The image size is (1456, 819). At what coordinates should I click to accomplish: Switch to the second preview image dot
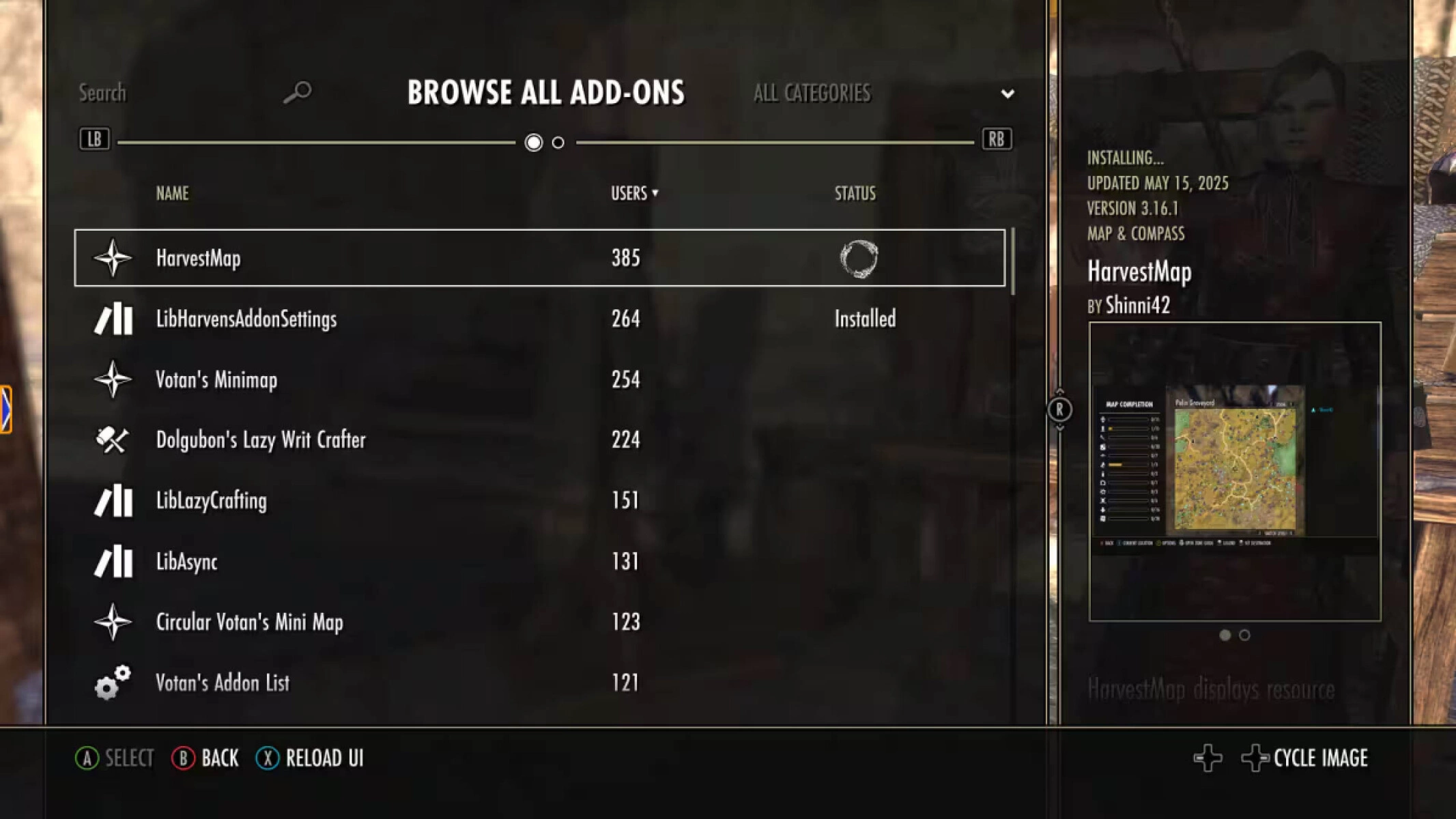(1244, 636)
